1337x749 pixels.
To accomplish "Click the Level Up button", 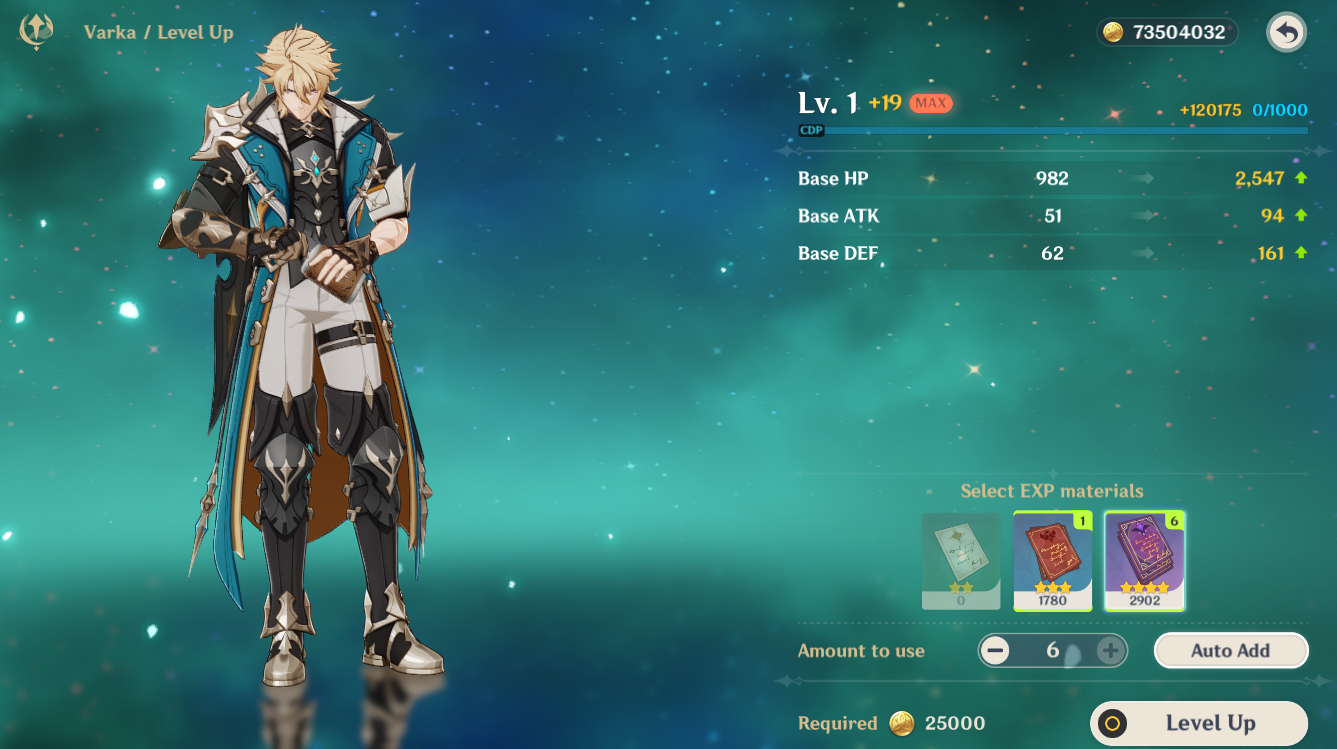I will click(1198, 723).
